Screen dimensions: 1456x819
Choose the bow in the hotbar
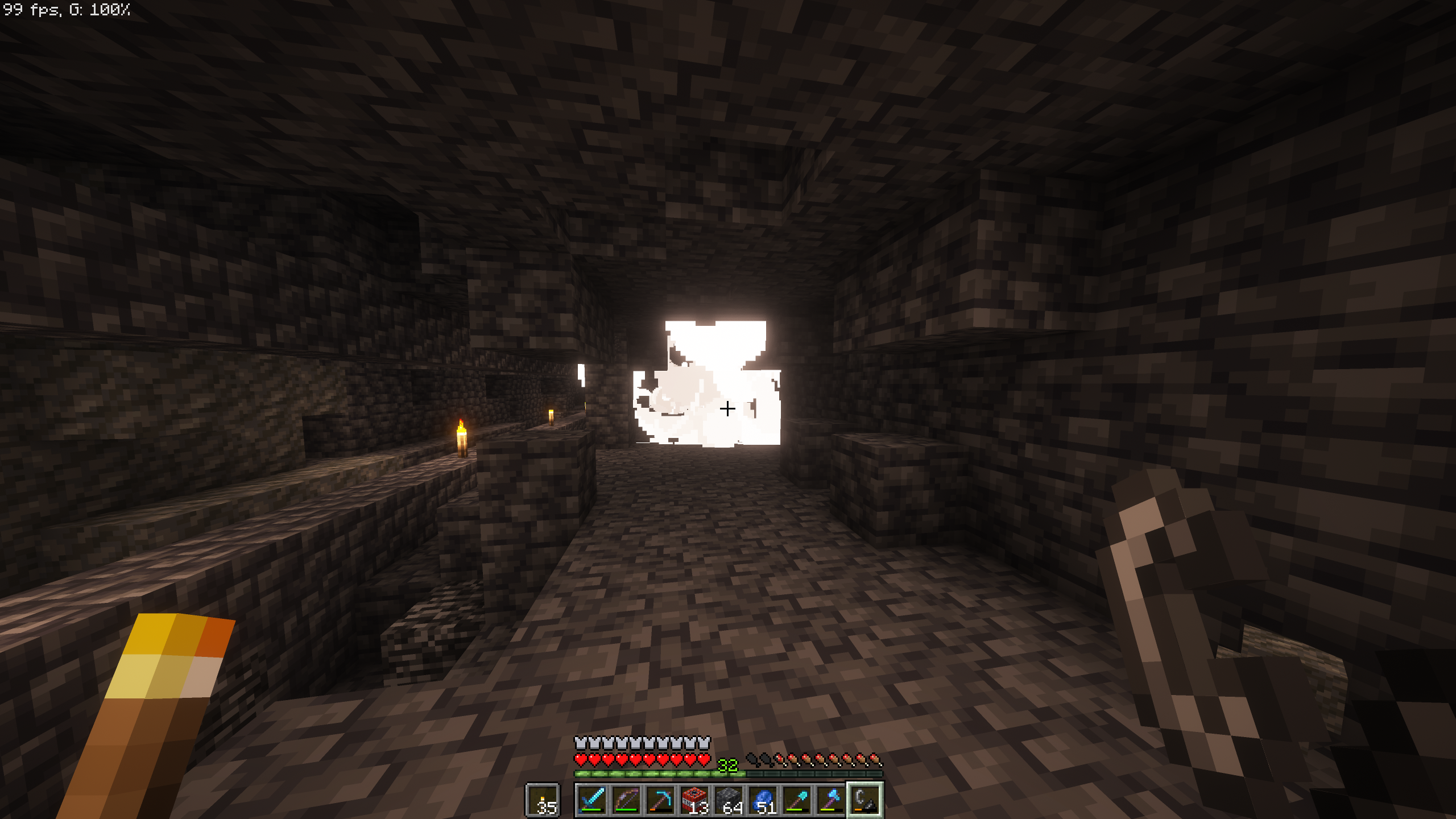[626, 800]
